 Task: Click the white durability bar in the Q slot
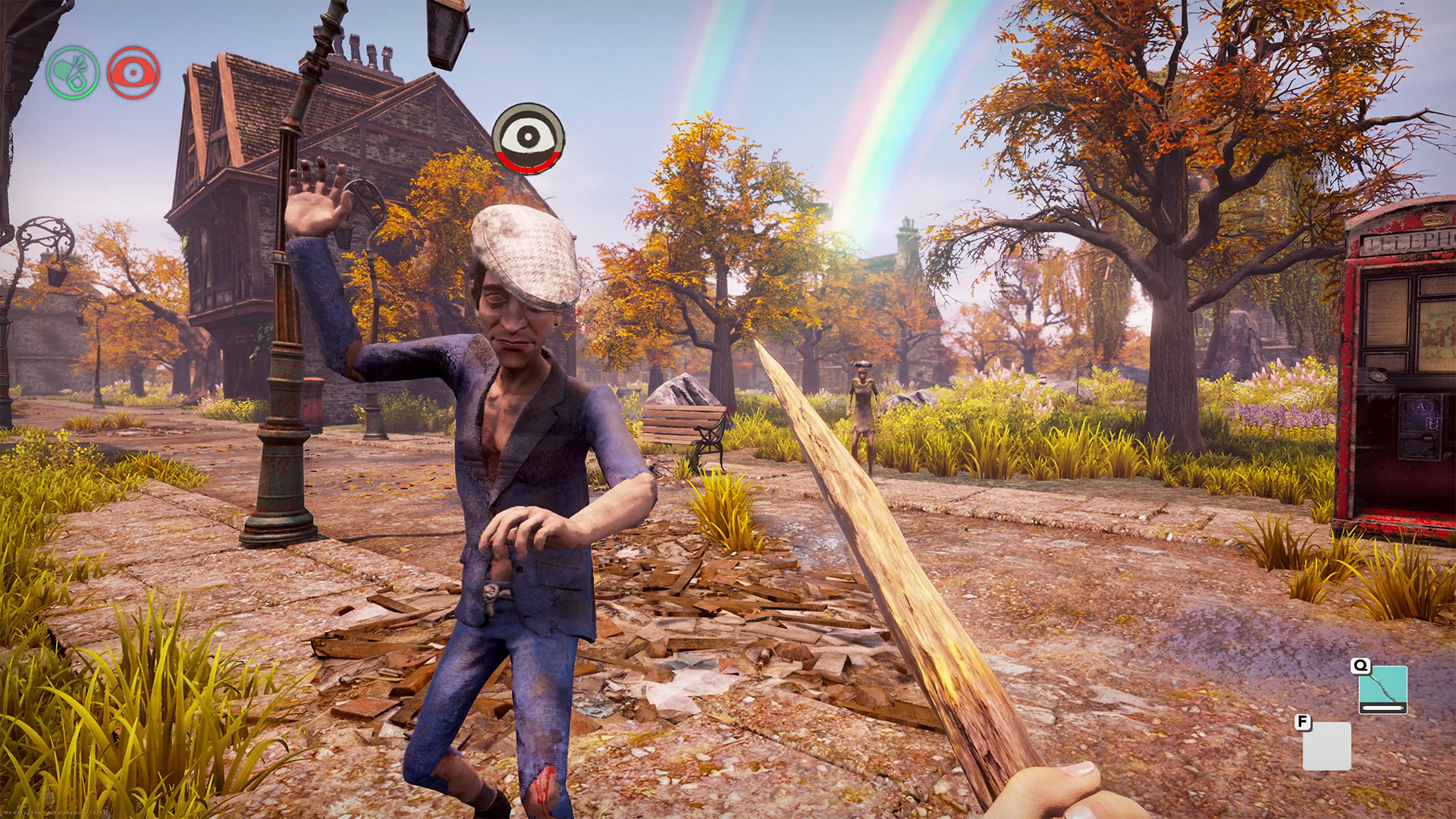tap(1382, 708)
